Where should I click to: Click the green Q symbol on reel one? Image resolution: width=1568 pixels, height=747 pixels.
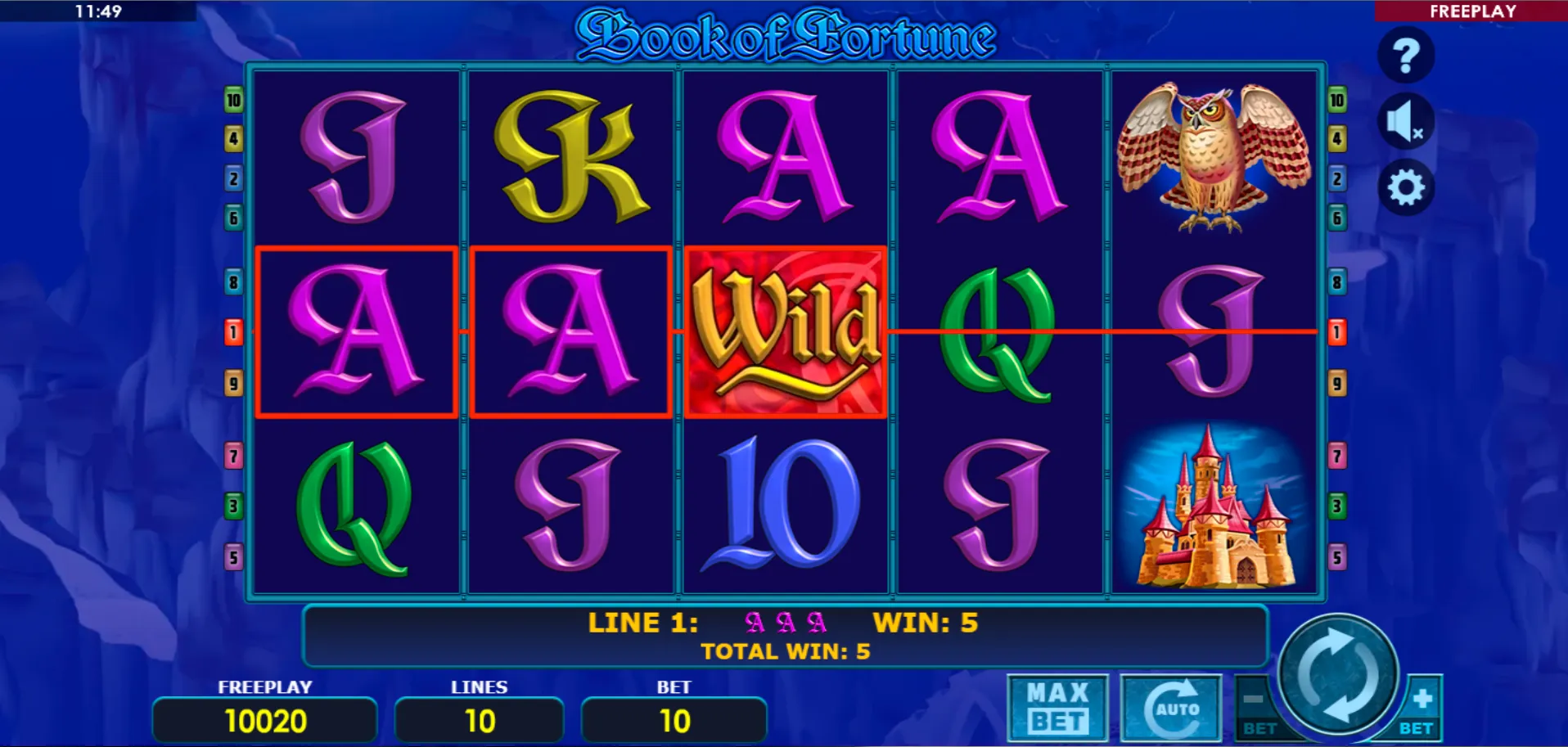pos(355,506)
